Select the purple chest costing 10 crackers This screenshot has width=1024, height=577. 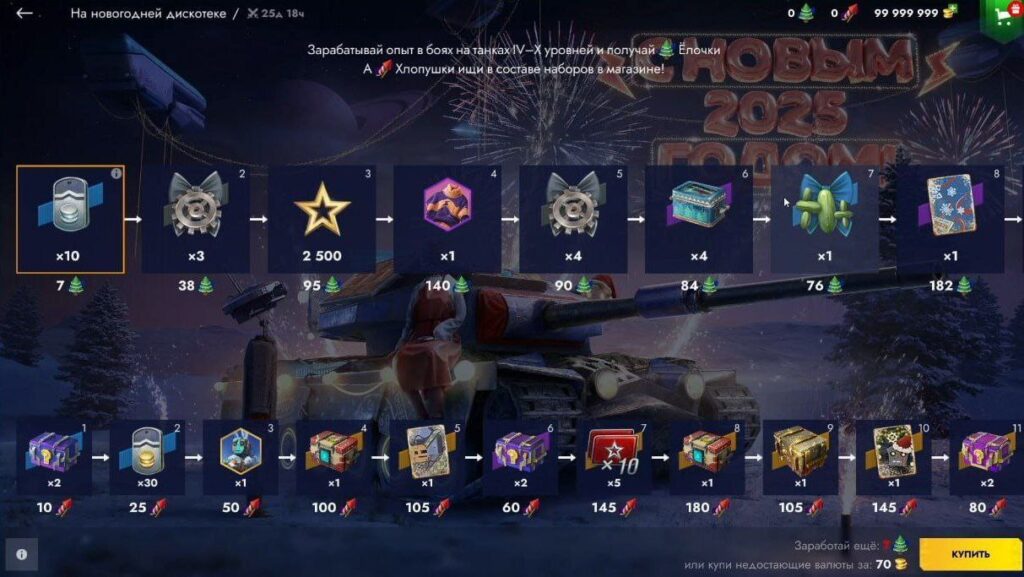(55, 457)
